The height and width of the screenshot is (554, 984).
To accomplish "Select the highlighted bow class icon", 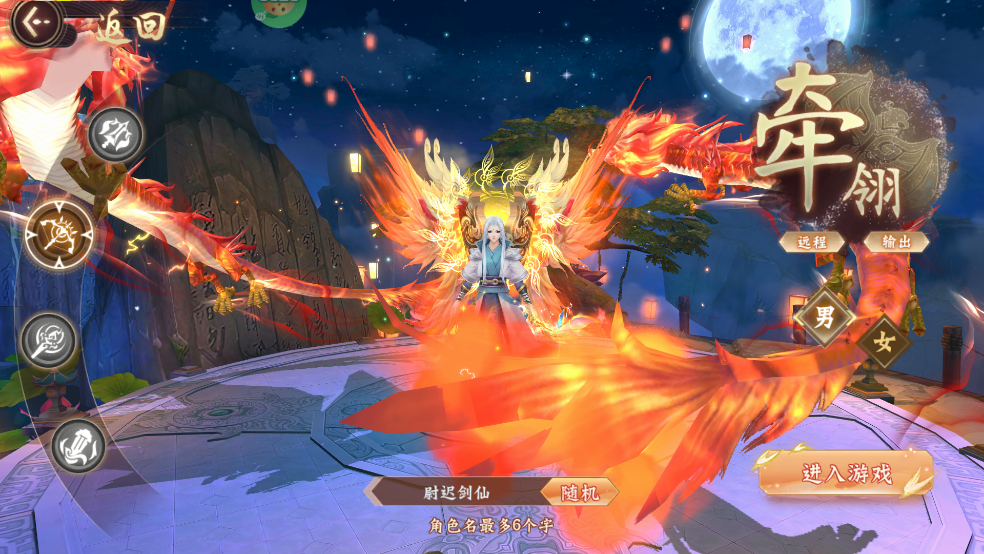I will [x=60, y=234].
